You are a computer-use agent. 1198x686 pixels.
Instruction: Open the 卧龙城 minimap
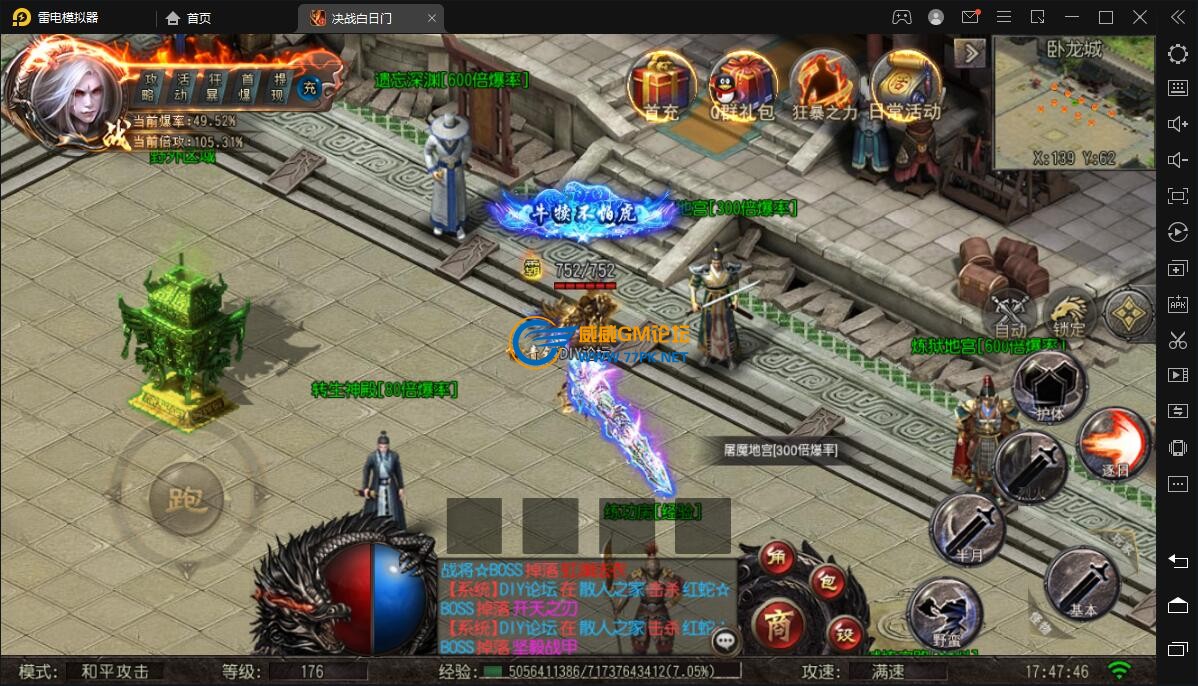click(x=1073, y=104)
